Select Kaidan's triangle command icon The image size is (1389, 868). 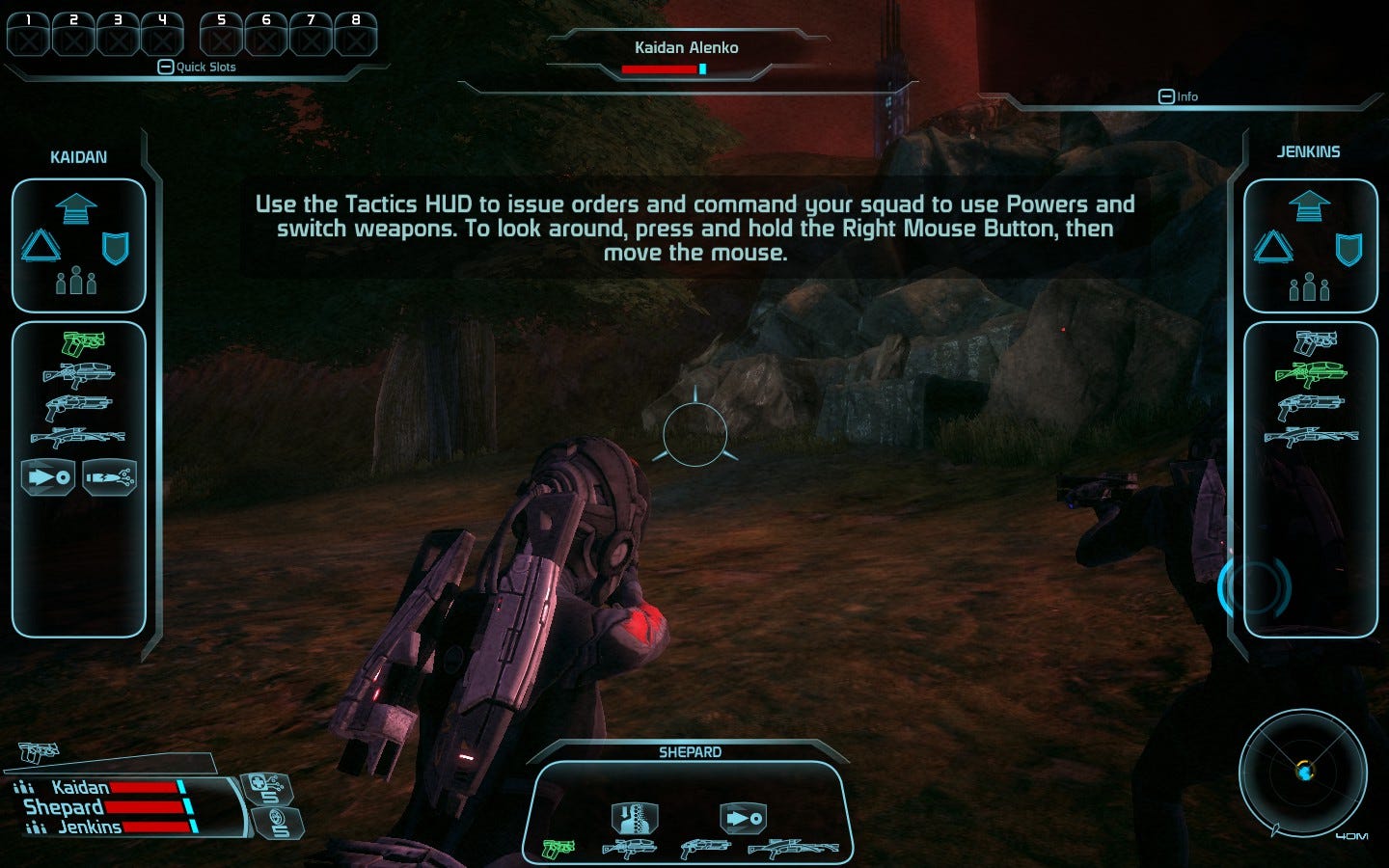tap(41, 246)
